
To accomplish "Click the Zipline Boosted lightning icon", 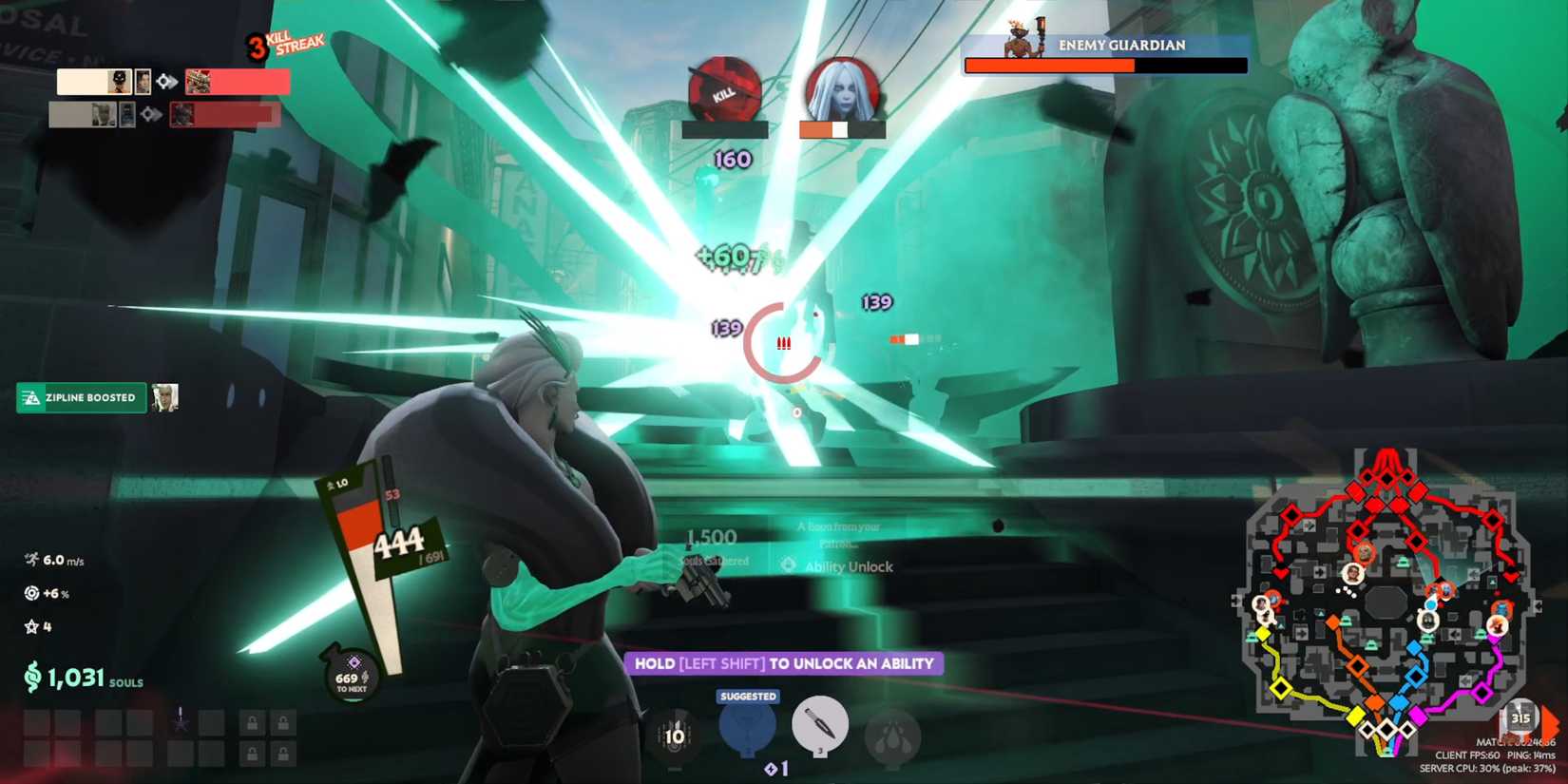I will pyautogui.click(x=30, y=397).
